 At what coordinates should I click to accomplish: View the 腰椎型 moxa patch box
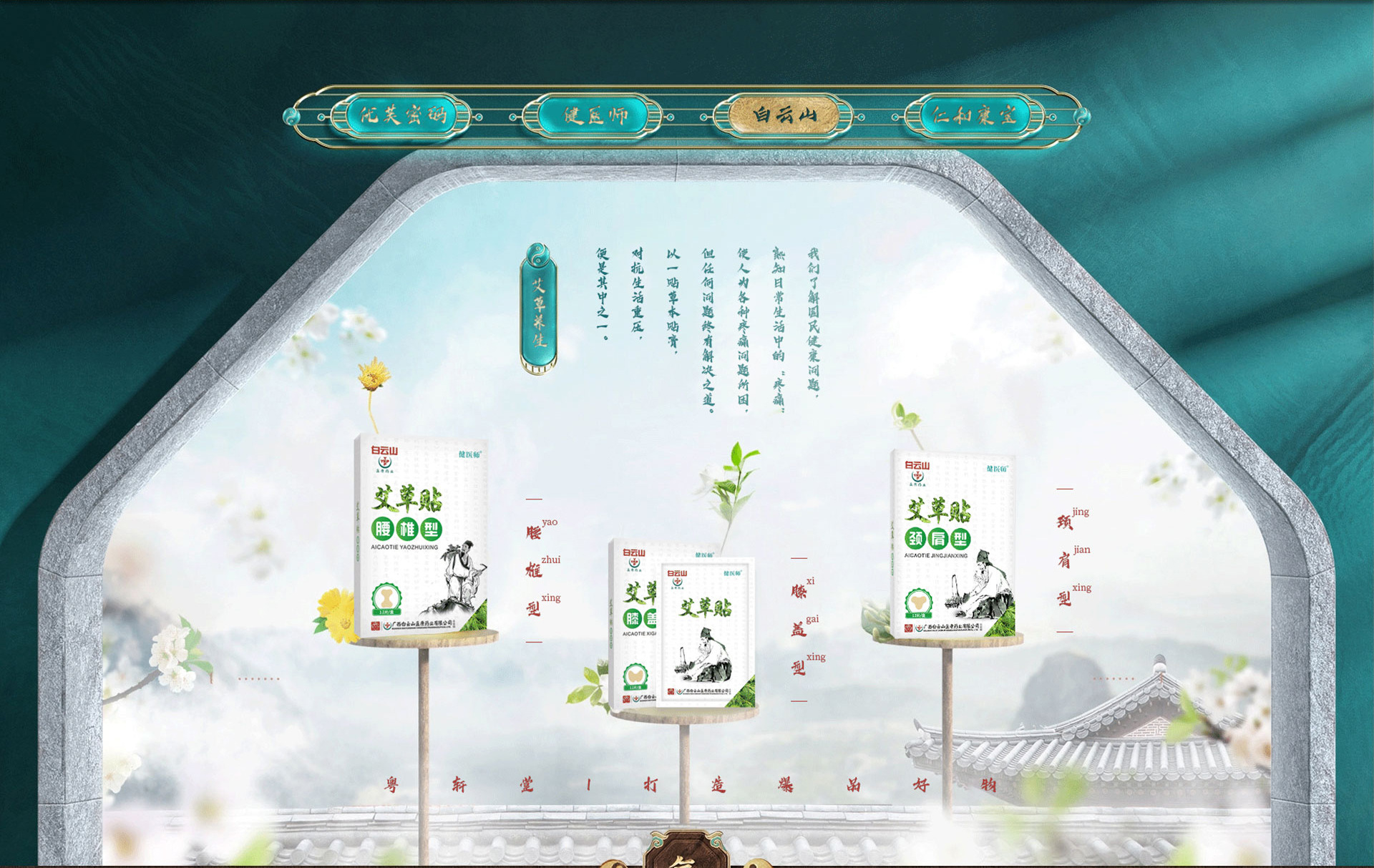pos(421,535)
